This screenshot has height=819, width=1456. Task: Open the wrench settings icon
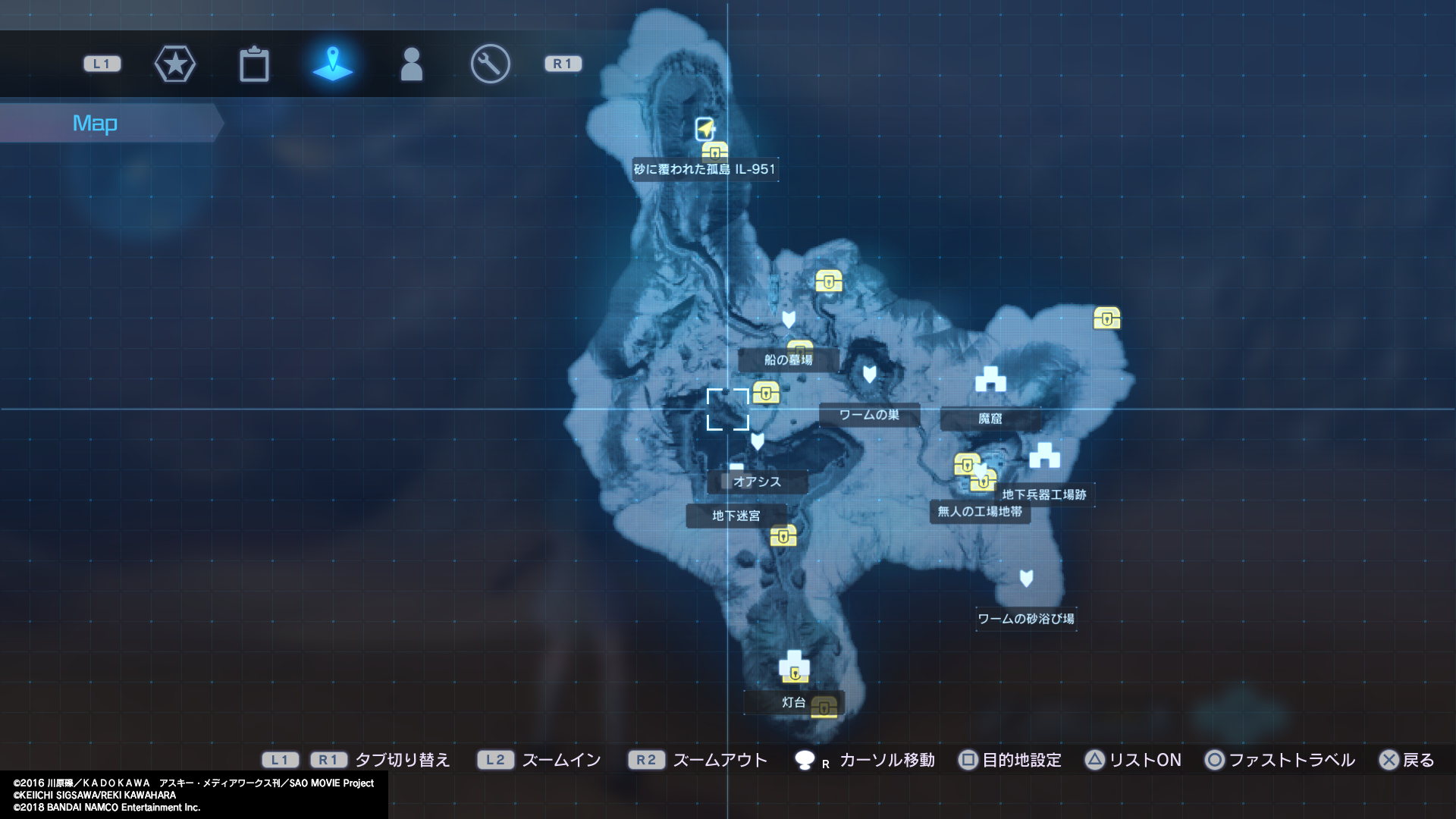[490, 64]
